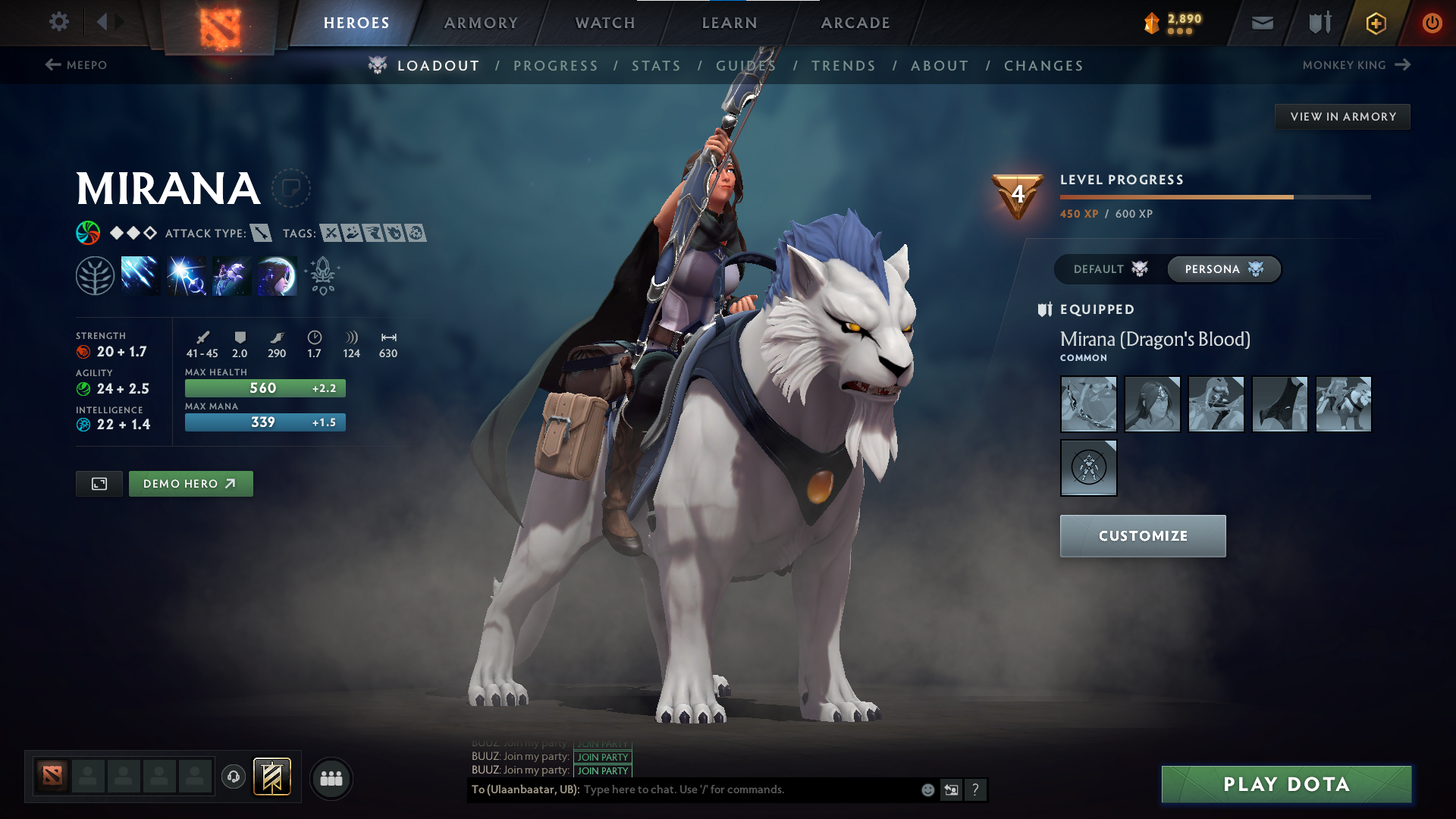The image size is (1456, 819).
Task: Open the mail notifications icon
Action: click(1261, 23)
